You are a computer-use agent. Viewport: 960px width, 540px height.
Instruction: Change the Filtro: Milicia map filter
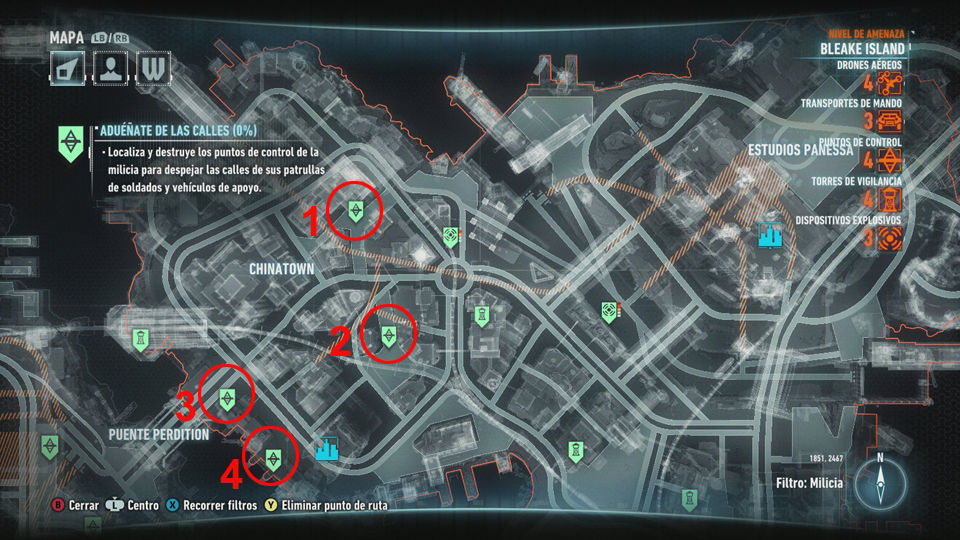[808, 483]
